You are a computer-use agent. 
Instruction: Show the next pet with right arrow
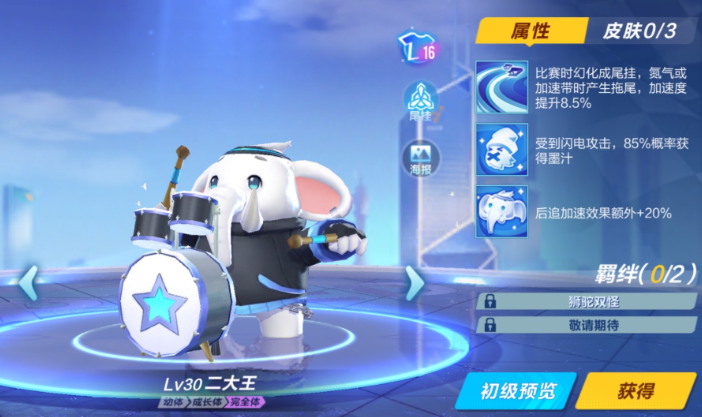(x=414, y=285)
